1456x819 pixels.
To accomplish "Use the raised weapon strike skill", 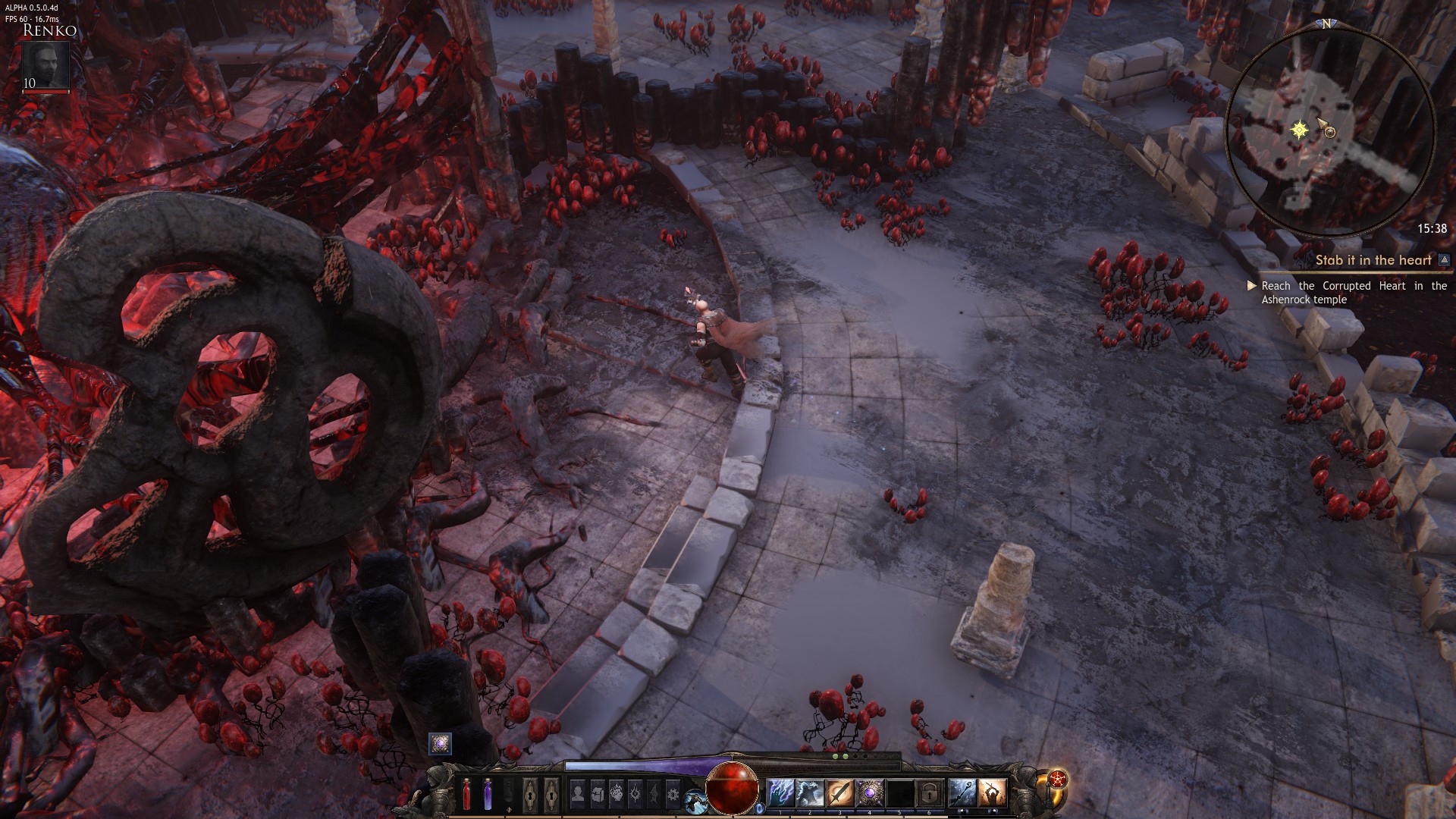I will coord(991,793).
